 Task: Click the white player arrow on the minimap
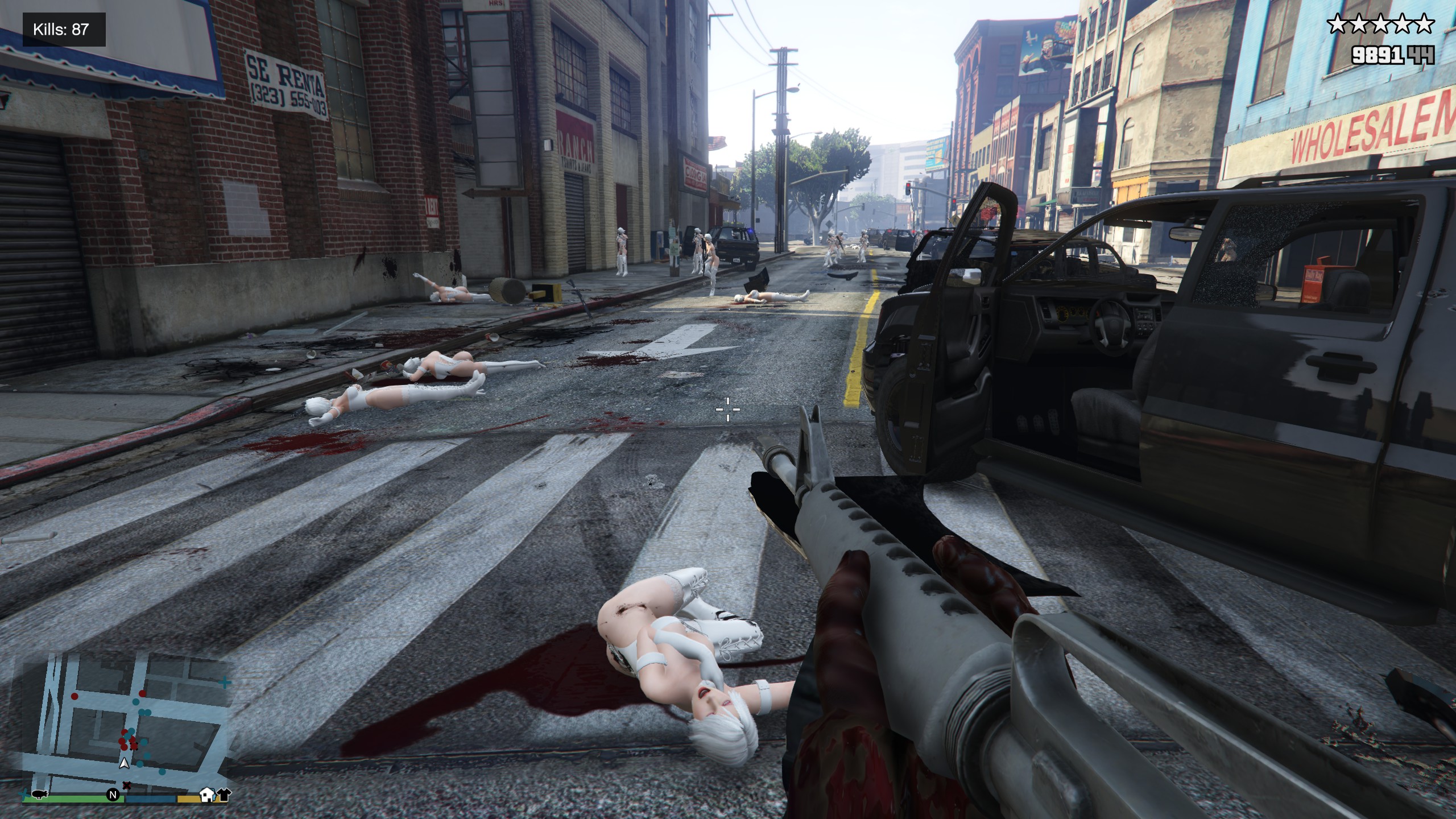[123, 764]
